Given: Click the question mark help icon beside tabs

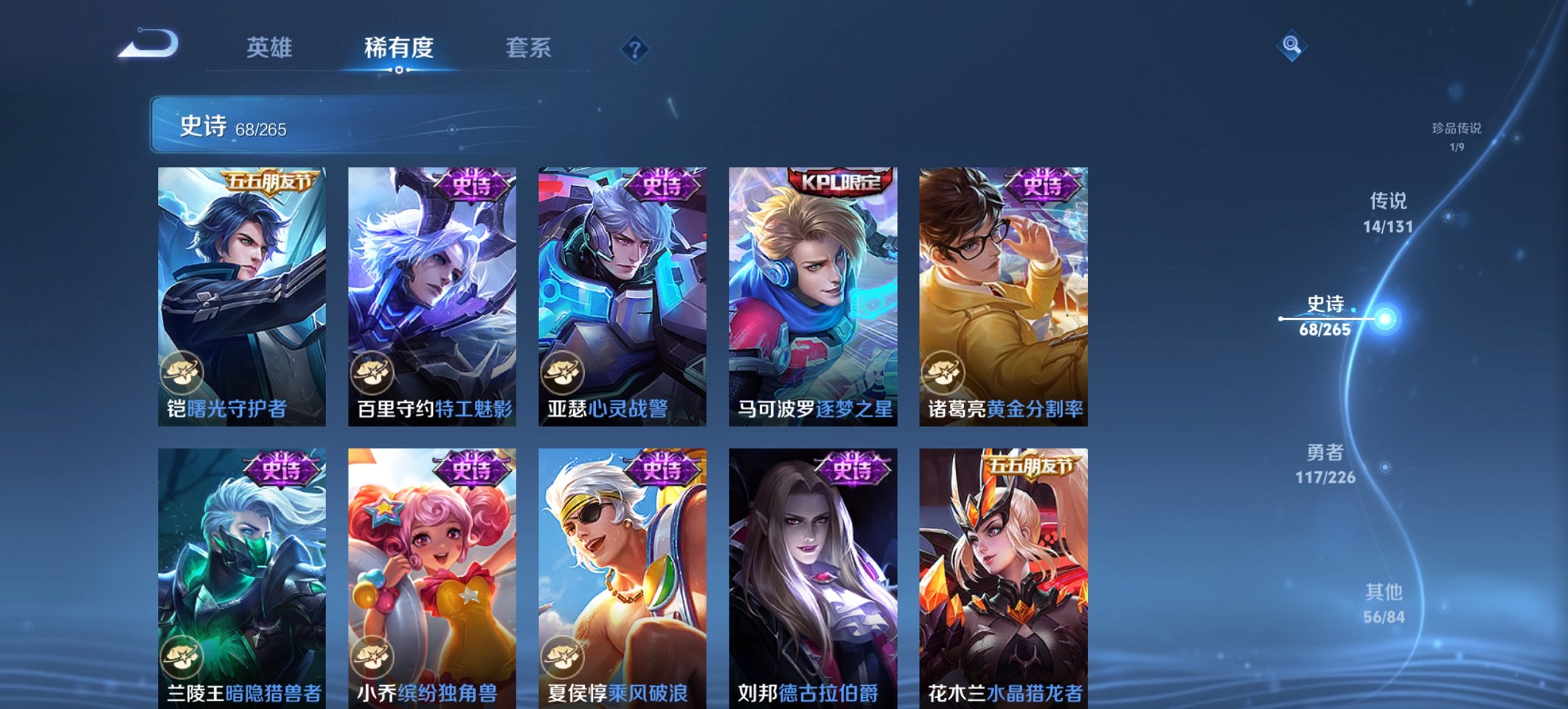Looking at the screenshot, I should (x=635, y=49).
